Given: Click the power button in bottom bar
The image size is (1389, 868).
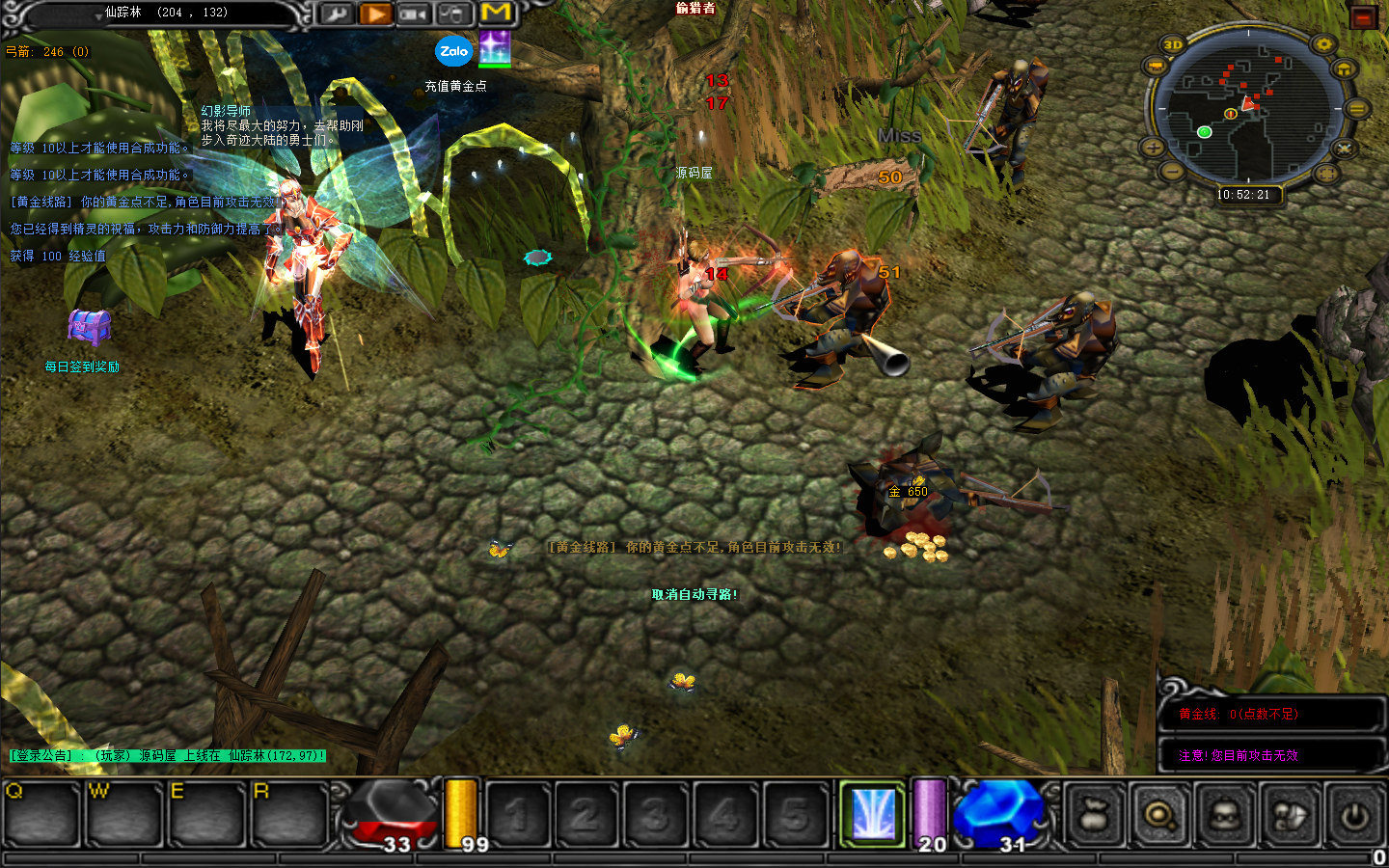Looking at the screenshot, I should tap(1354, 816).
